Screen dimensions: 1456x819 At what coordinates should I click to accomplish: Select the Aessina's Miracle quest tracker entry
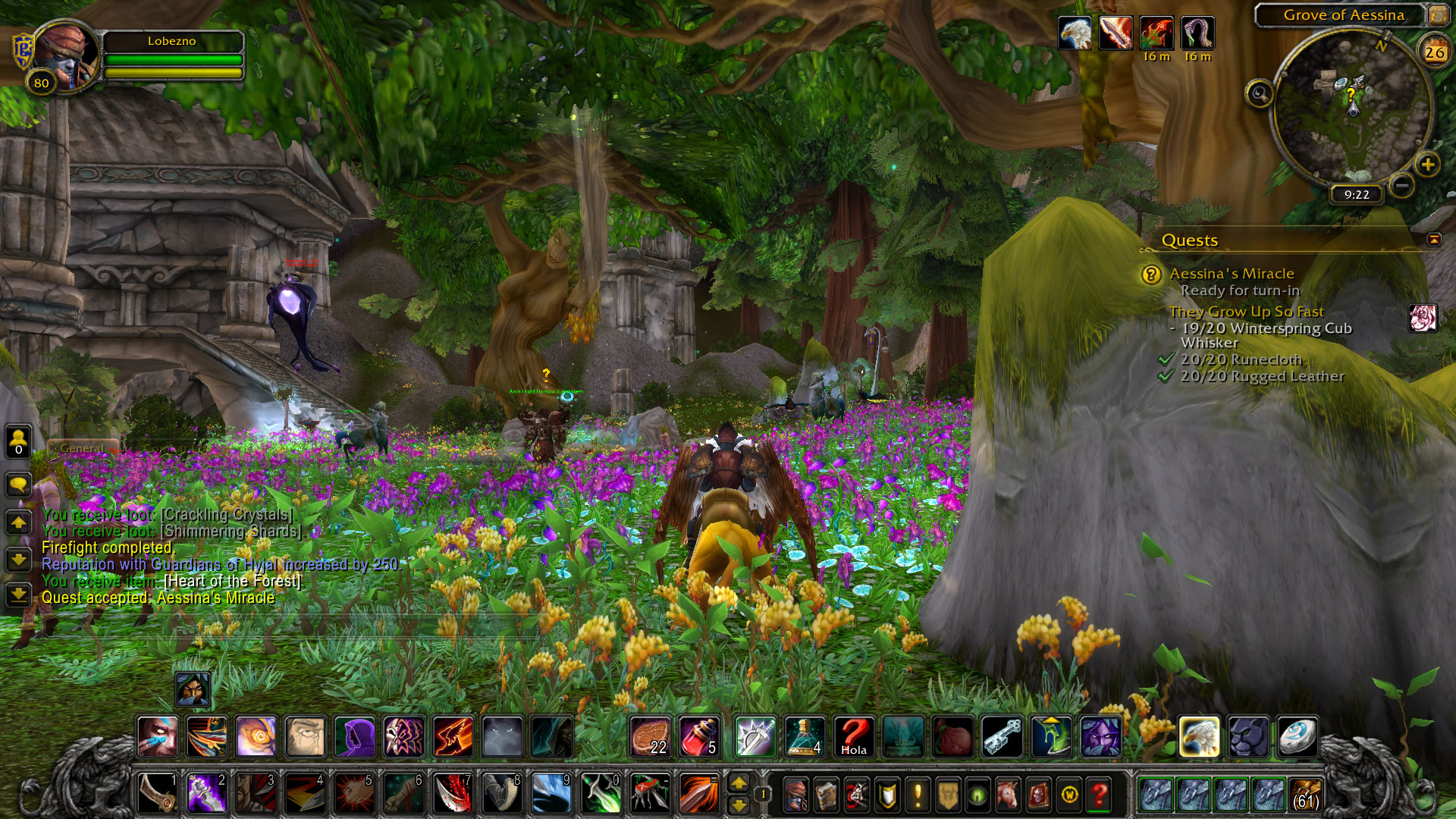coord(1232,274)
